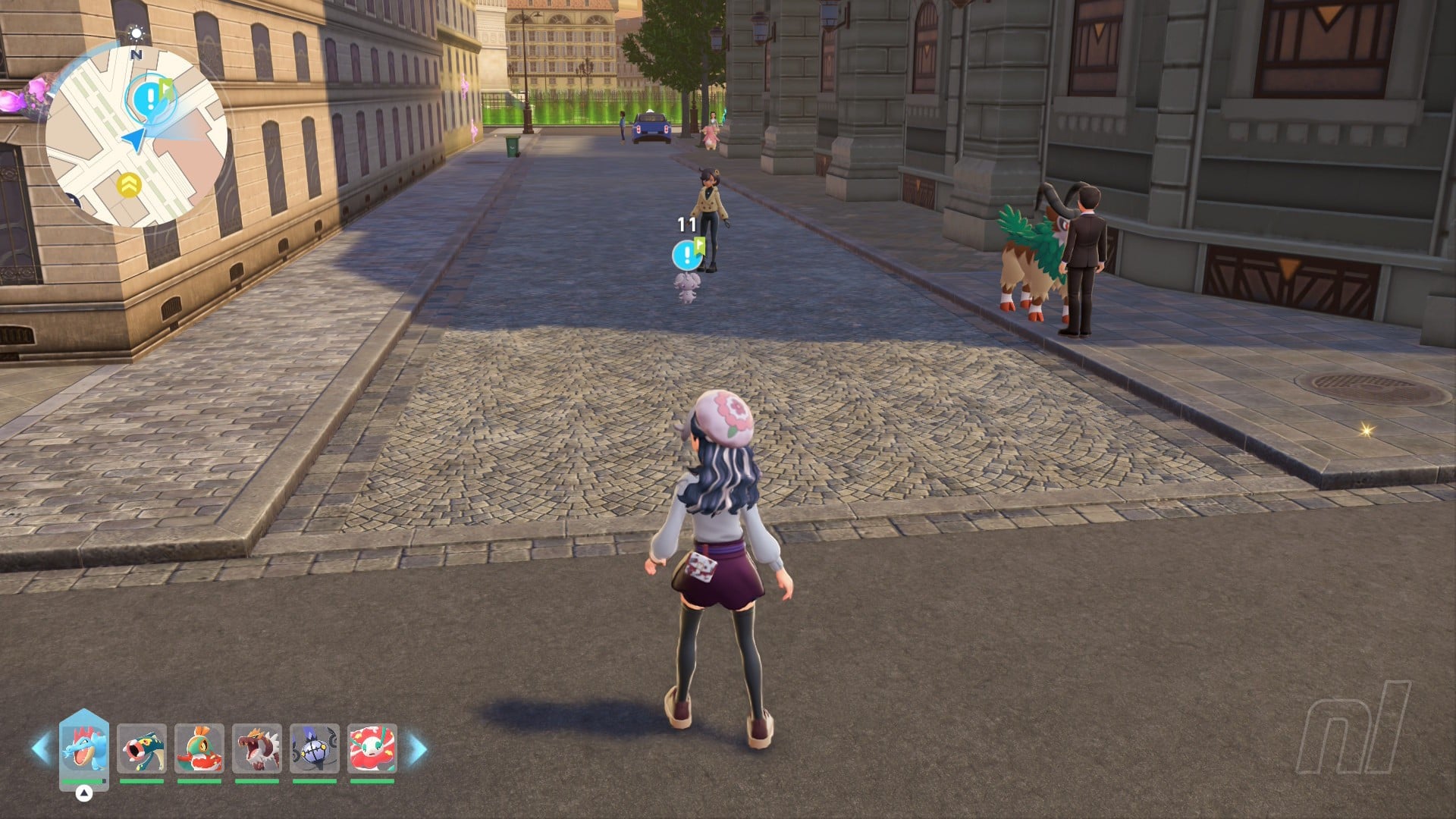Click the party bar's right arrow

click(418, 748)
